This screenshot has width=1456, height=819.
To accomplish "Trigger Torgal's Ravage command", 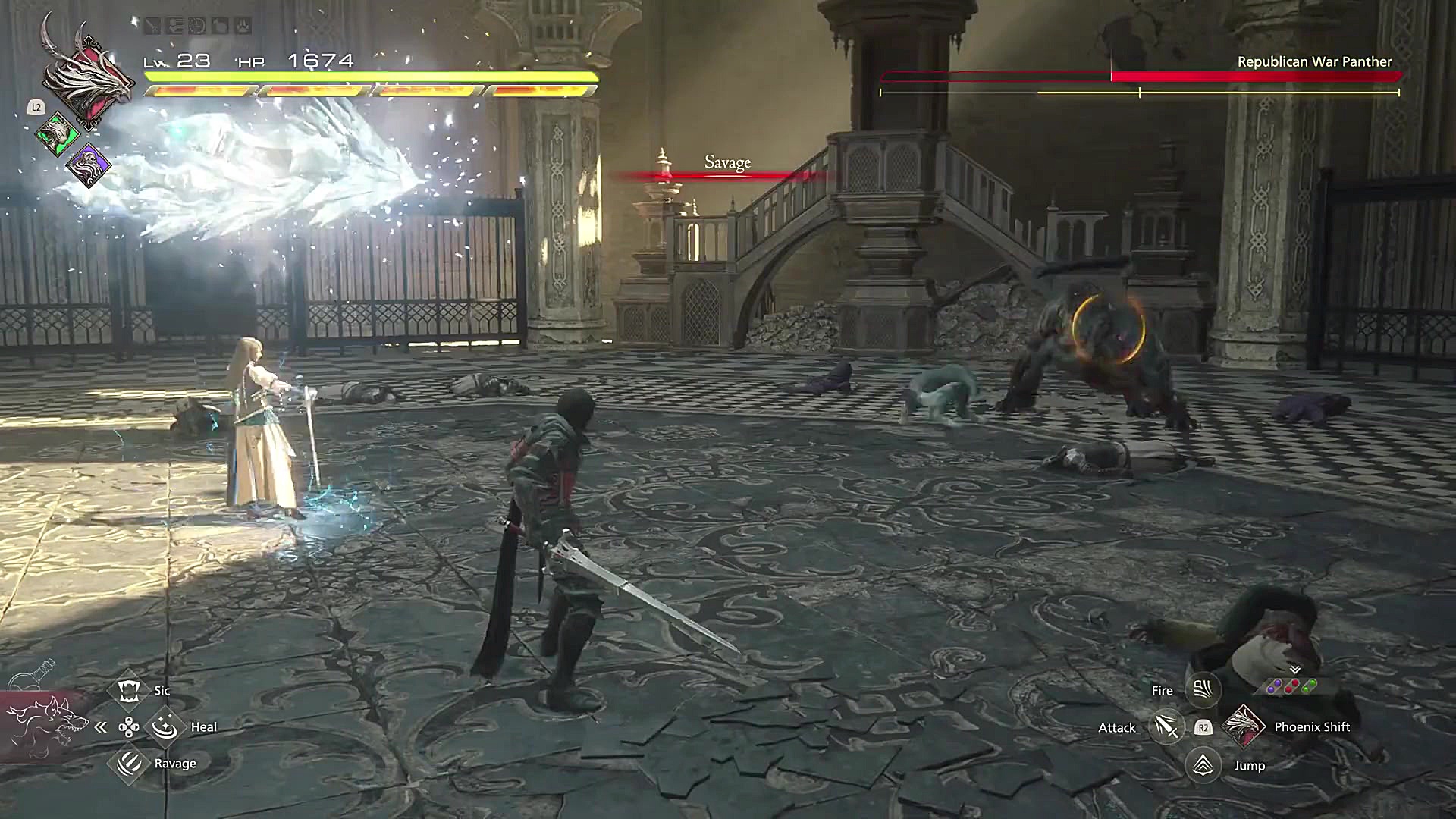I will tap(128, 763).
